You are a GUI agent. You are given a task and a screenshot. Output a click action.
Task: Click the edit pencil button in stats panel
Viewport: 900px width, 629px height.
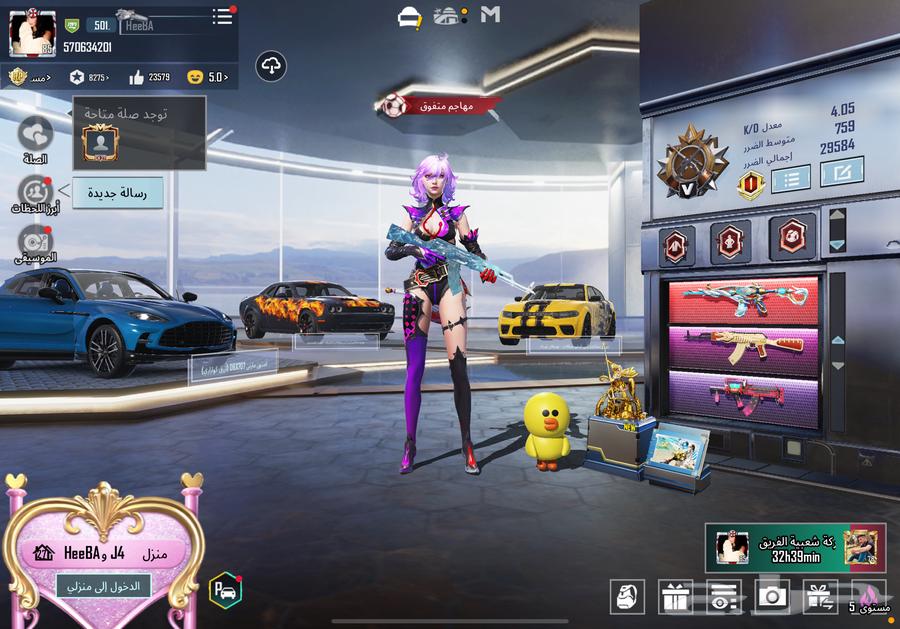841,172
